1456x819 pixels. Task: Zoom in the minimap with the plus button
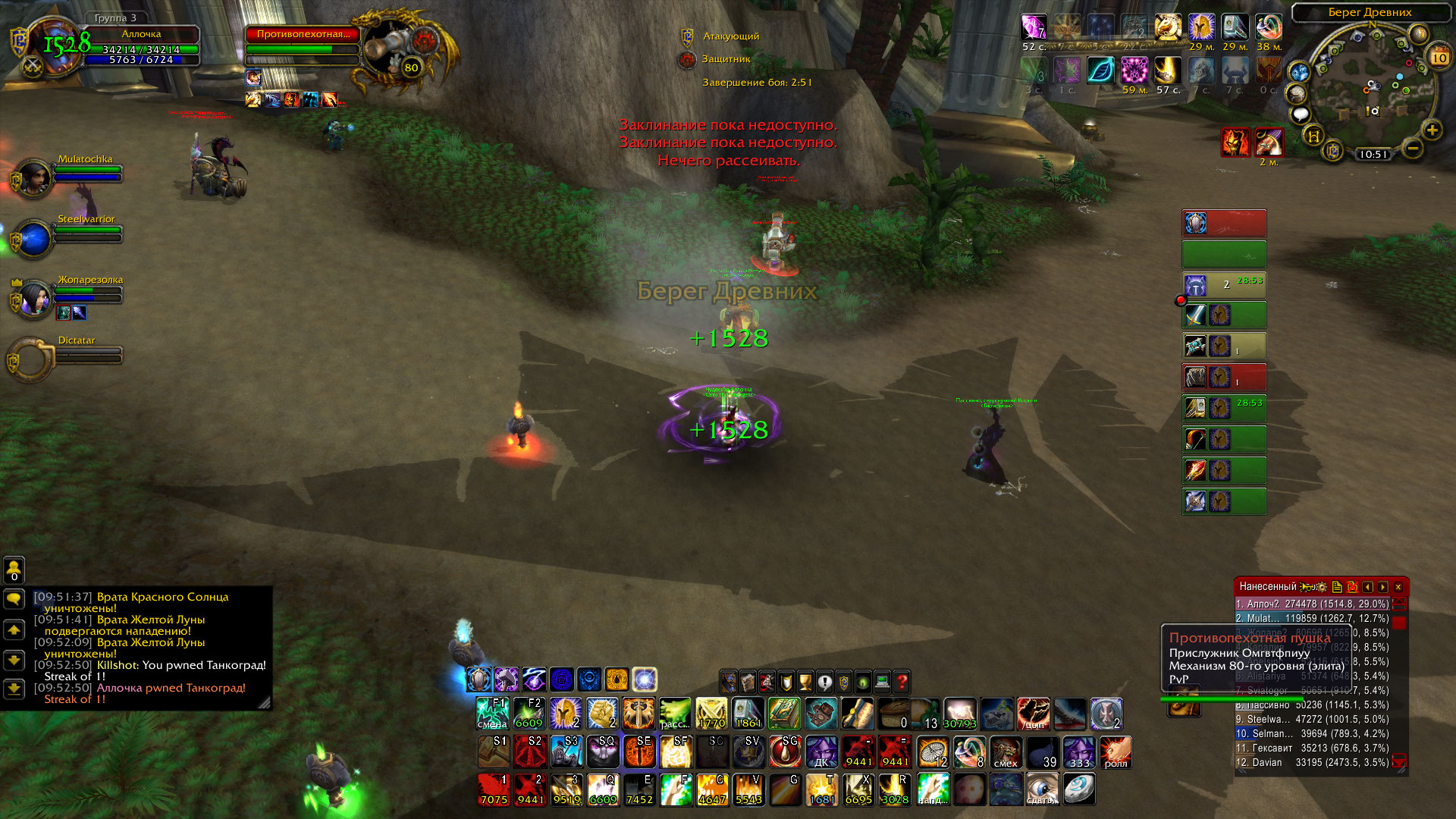coord(1432,130)
